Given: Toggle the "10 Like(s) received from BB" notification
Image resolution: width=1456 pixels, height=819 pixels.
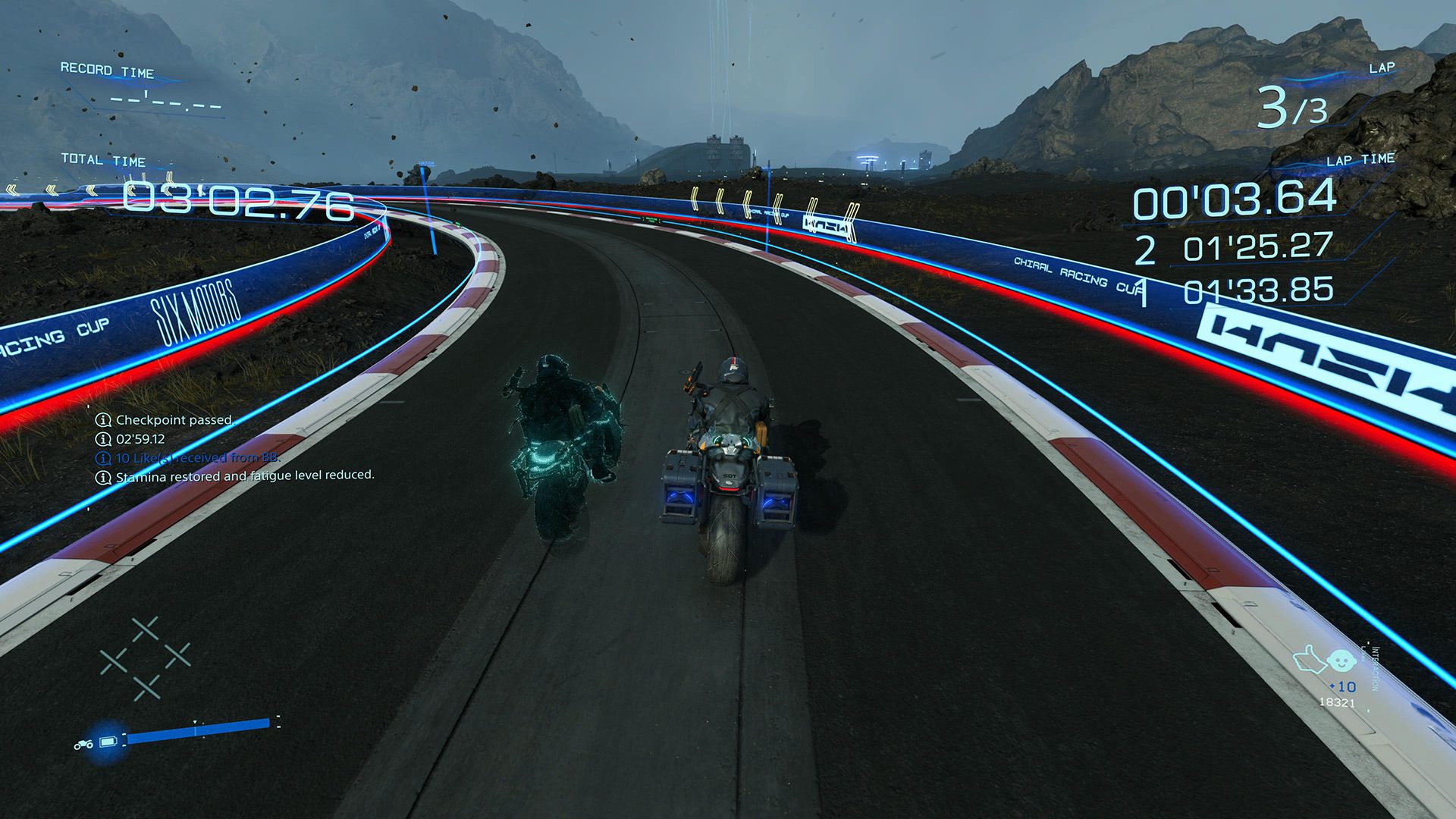Looking at the screenshot, I should [x=197, y=458].
